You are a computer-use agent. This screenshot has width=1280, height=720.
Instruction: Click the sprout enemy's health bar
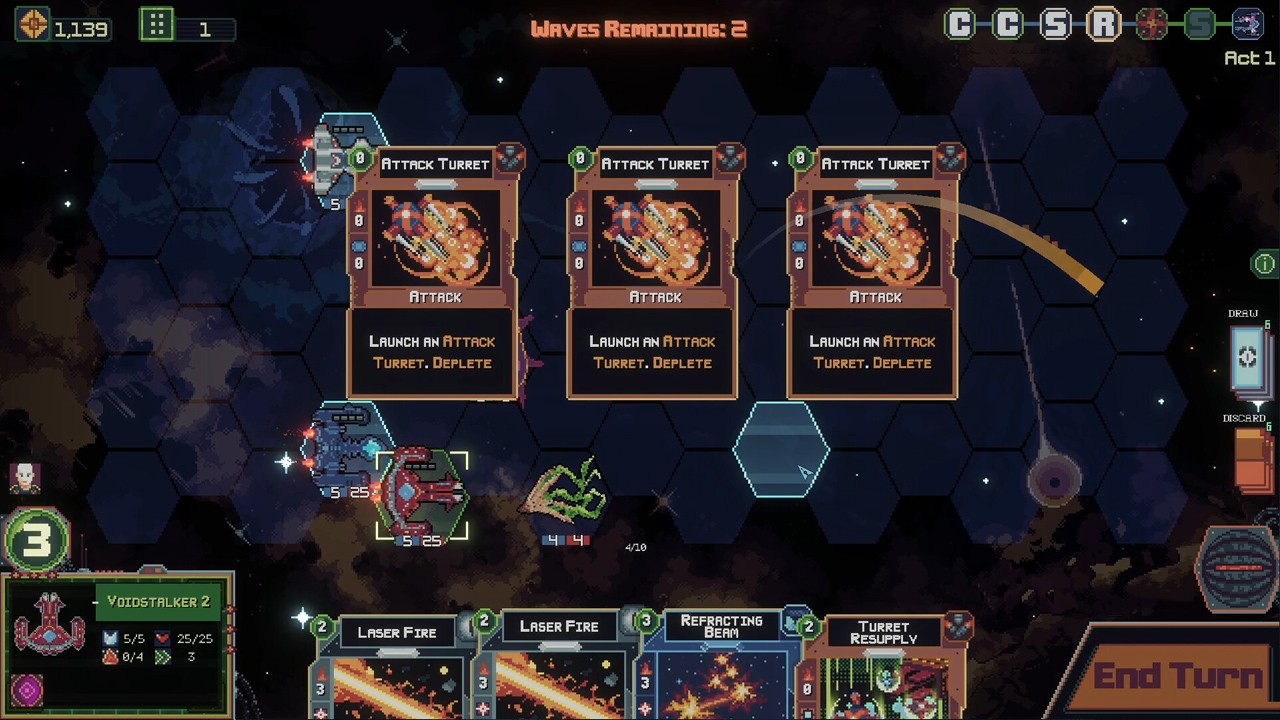click(x=564, y=540)
